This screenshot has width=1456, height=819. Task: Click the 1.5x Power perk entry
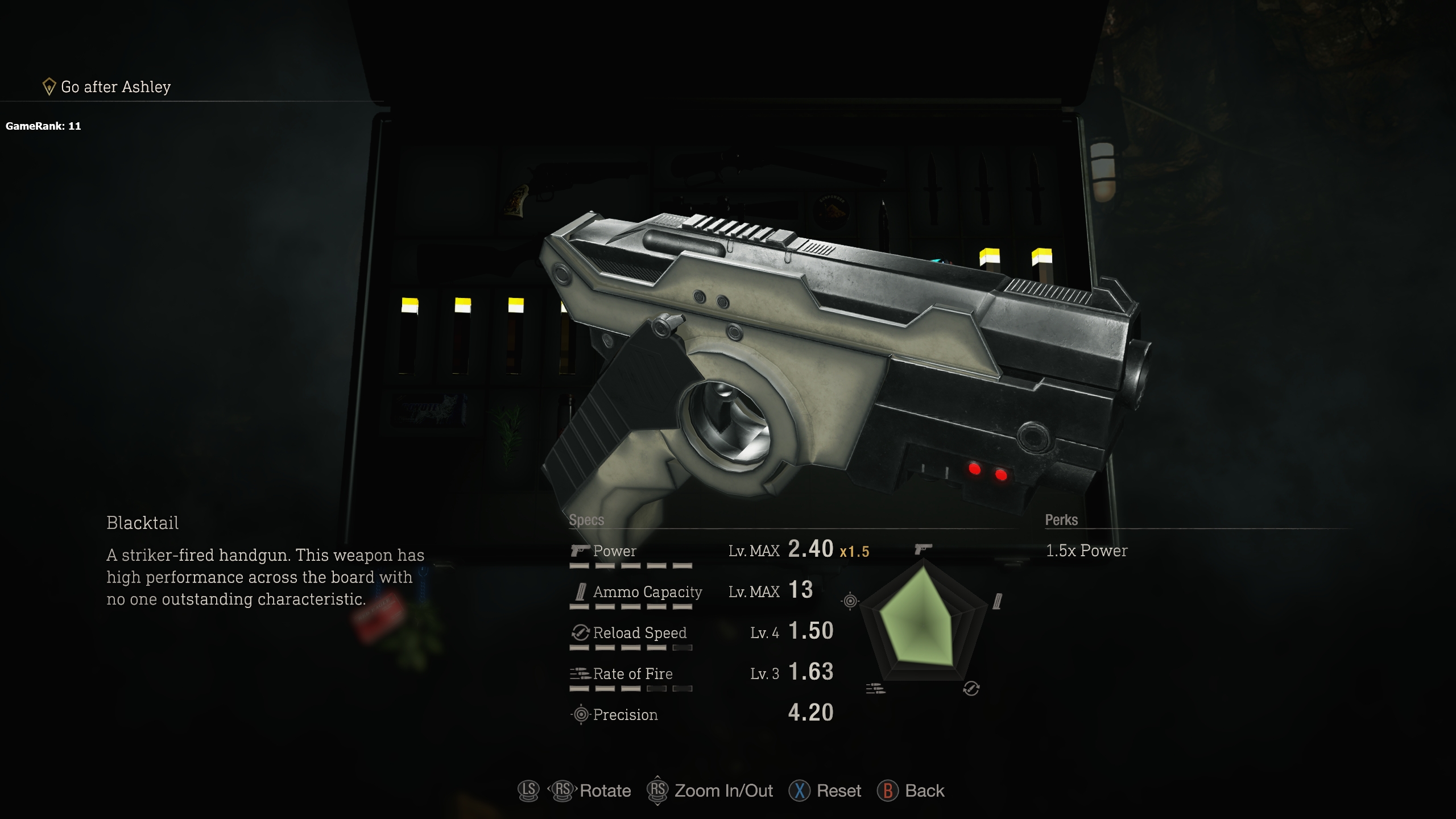[1086, 551]
